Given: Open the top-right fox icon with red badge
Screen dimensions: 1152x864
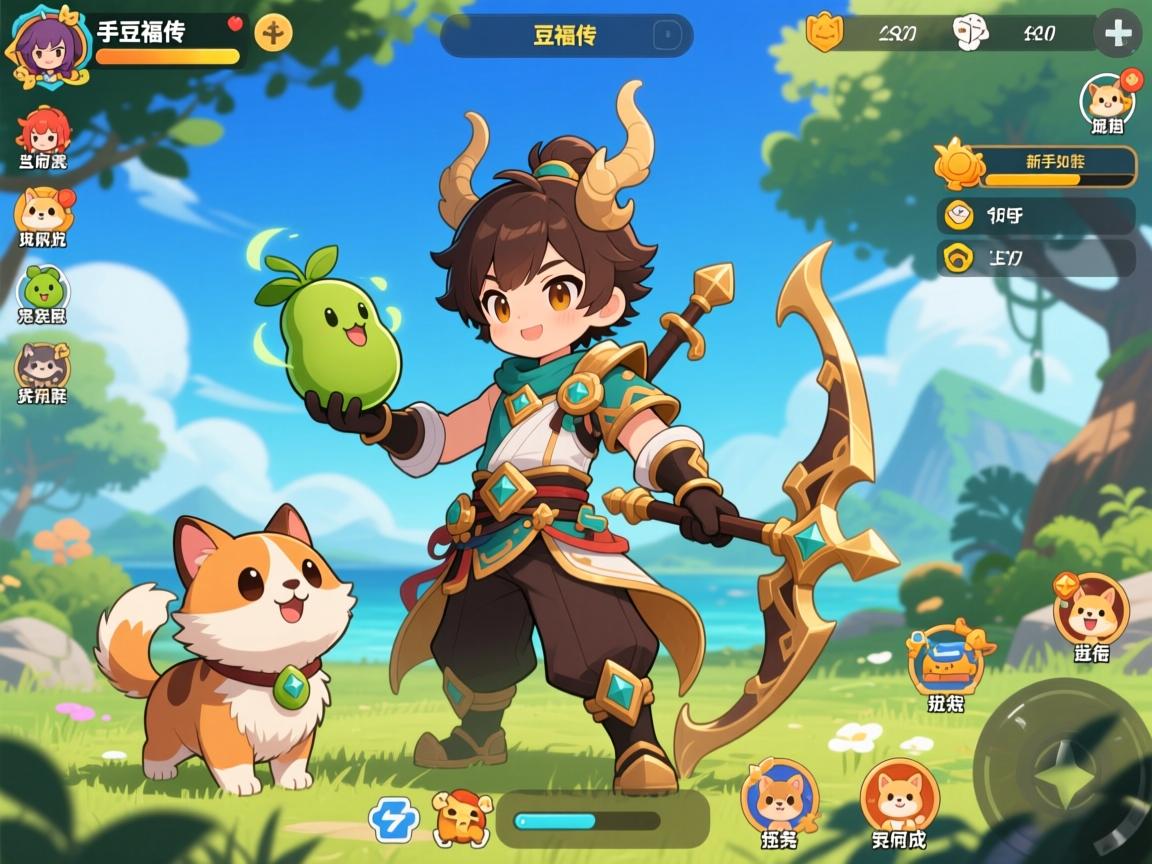Looking at the screenshot, I should [1108, 99].
